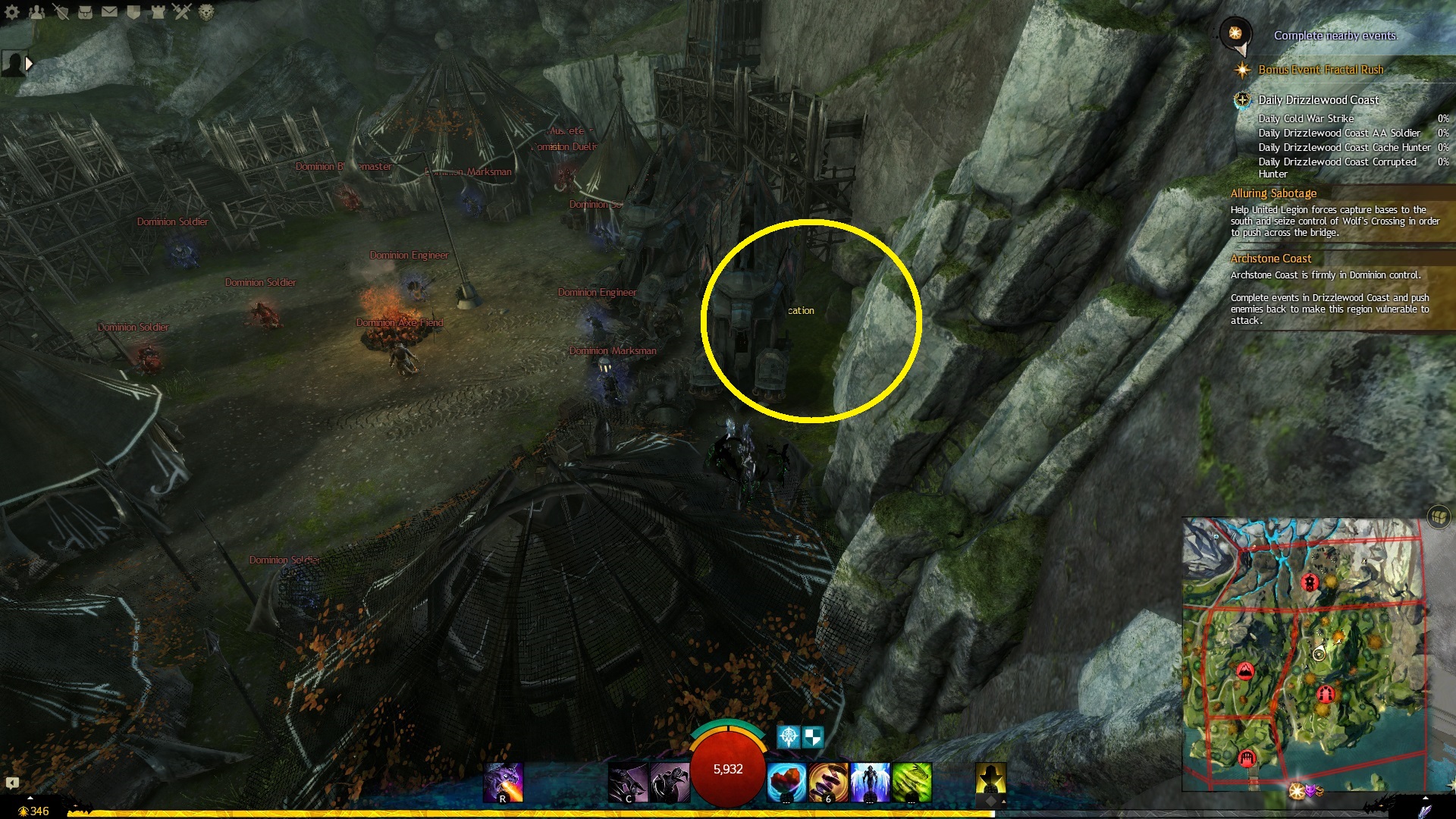Use the green dragon elite skill
This screenshot has width=1456, height=819.
coord(912,783)
